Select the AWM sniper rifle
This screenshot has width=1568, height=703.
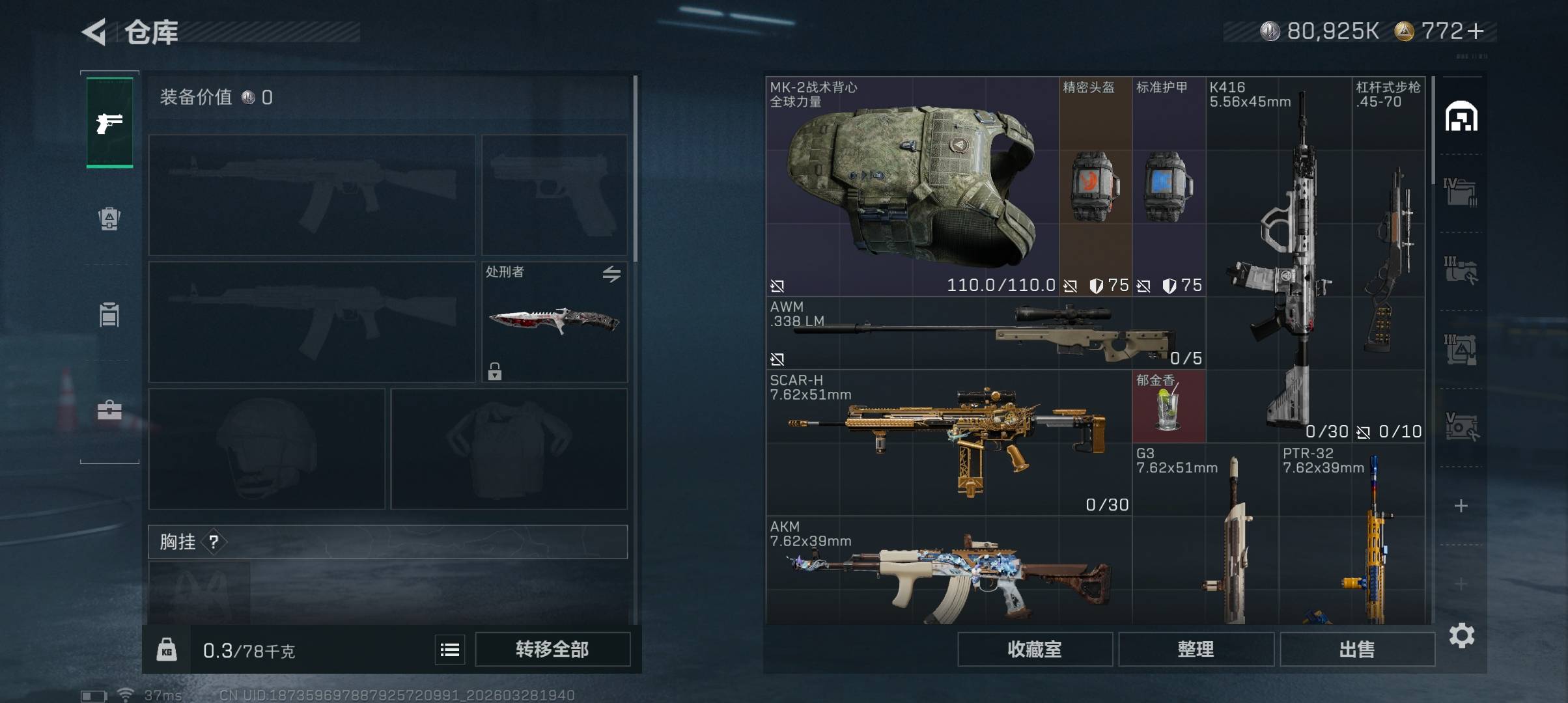(x=985, y=333)
